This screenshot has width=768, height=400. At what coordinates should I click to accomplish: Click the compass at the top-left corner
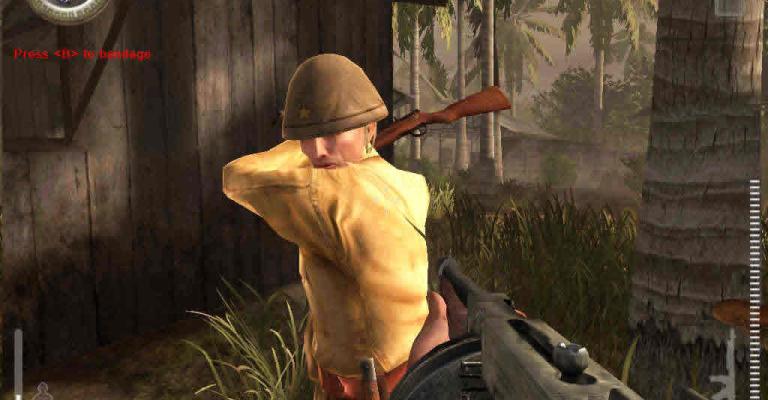pyautogui.click(x=68, y=7)
